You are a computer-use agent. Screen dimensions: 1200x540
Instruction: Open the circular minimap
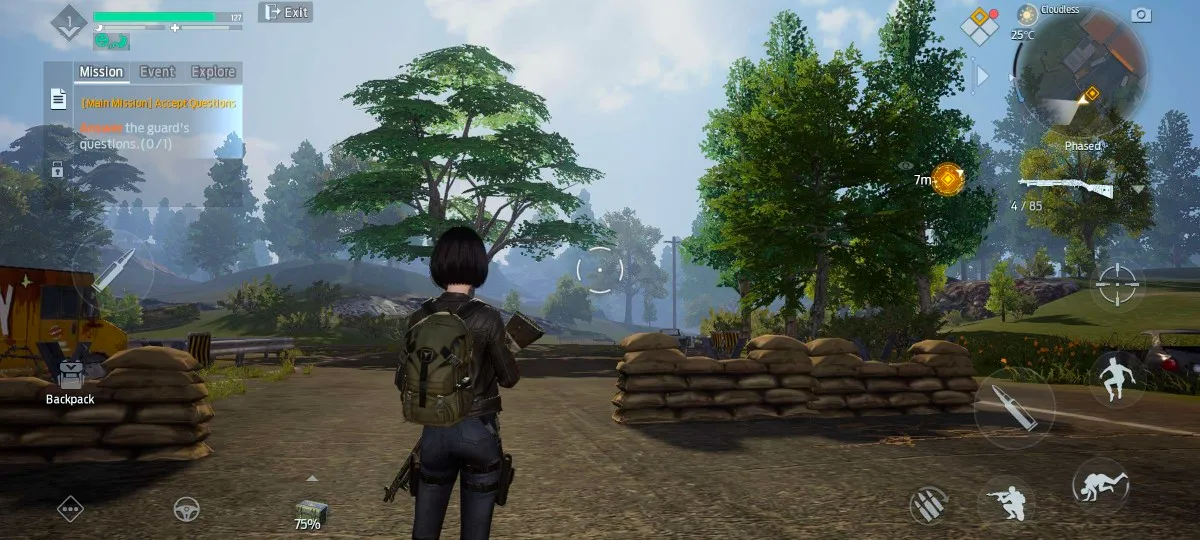[1082, 70]
